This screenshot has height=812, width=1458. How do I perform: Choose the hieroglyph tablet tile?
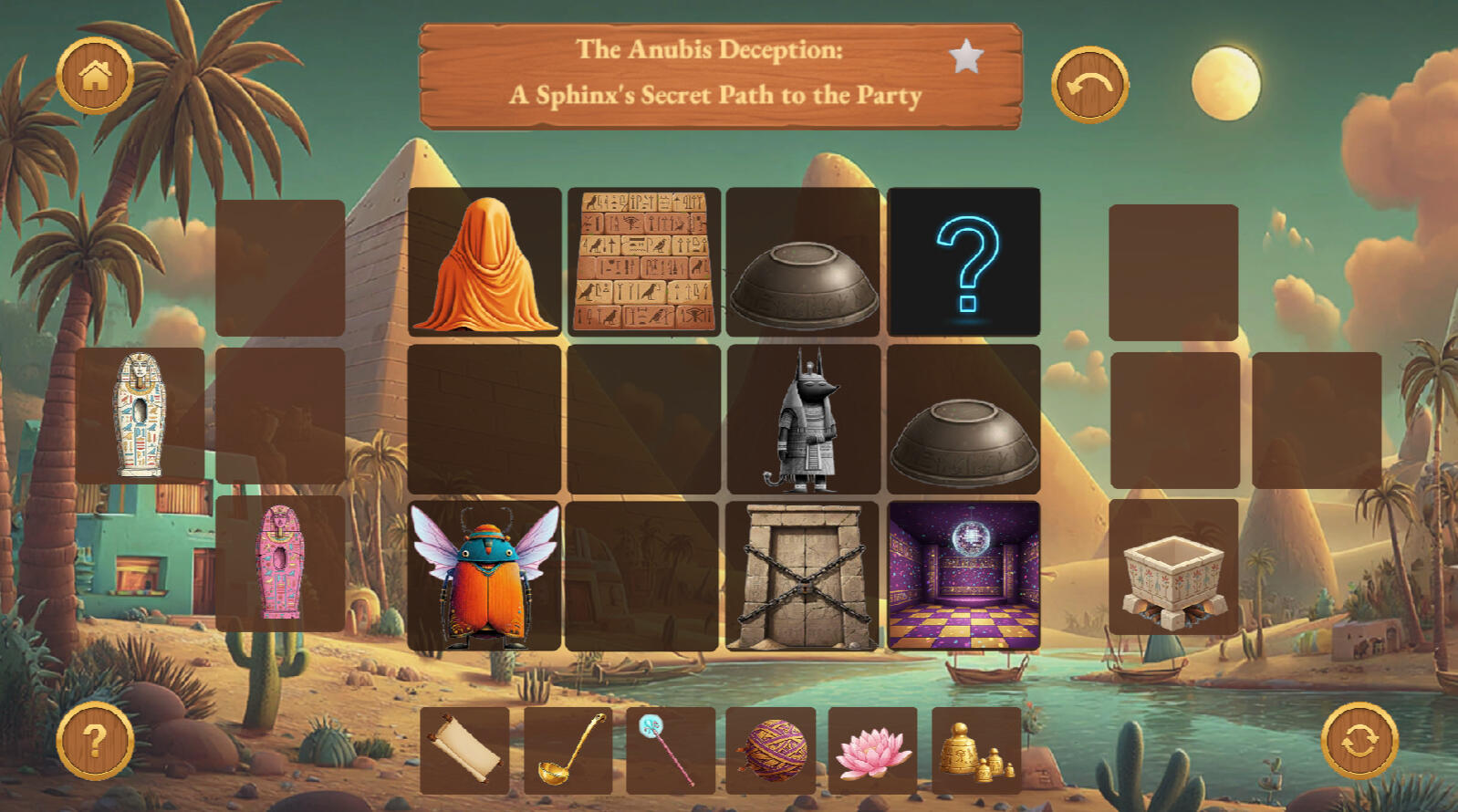(x=644, y=262)
